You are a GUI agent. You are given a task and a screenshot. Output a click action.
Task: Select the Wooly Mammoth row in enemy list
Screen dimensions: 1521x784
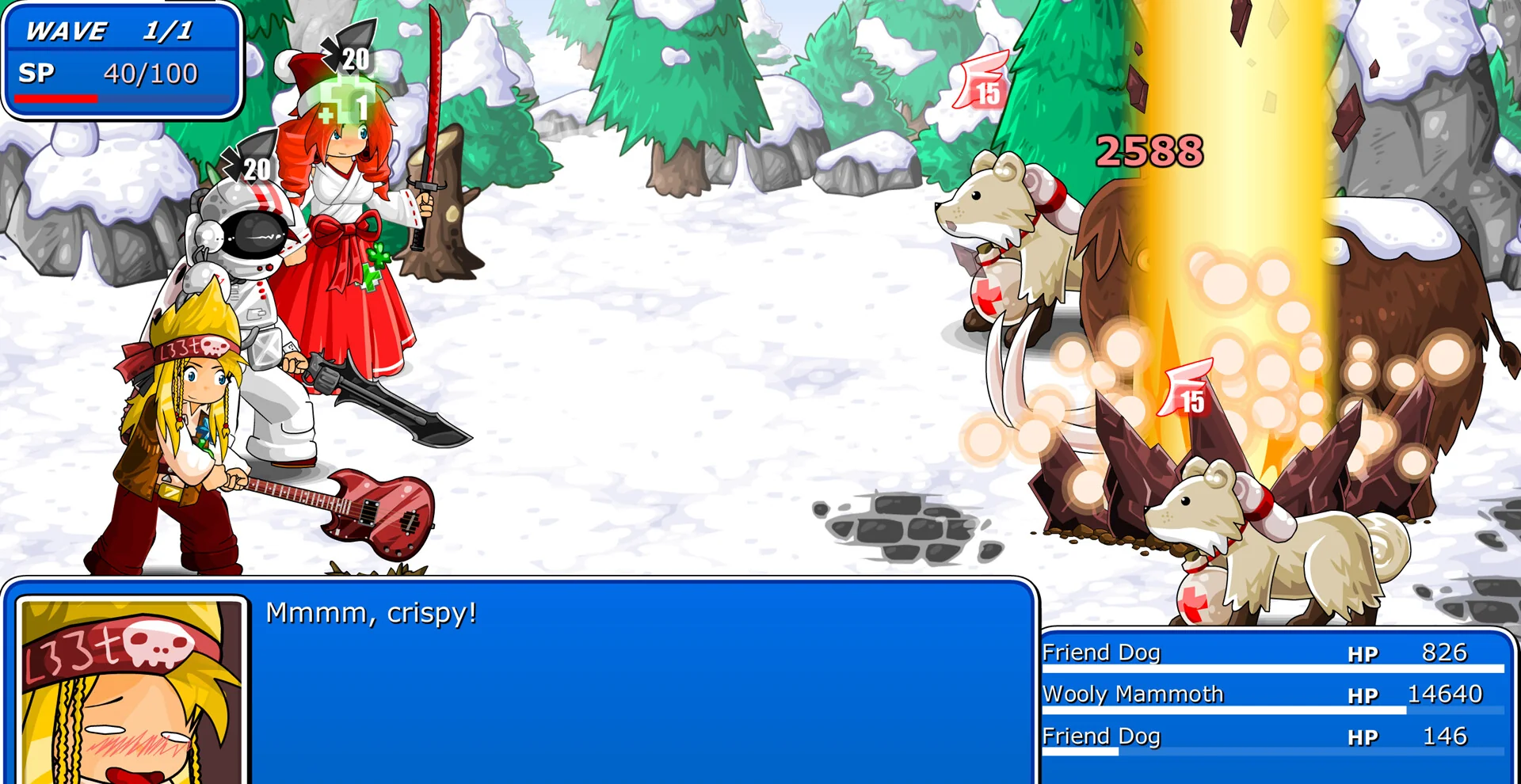(1274, 695)
